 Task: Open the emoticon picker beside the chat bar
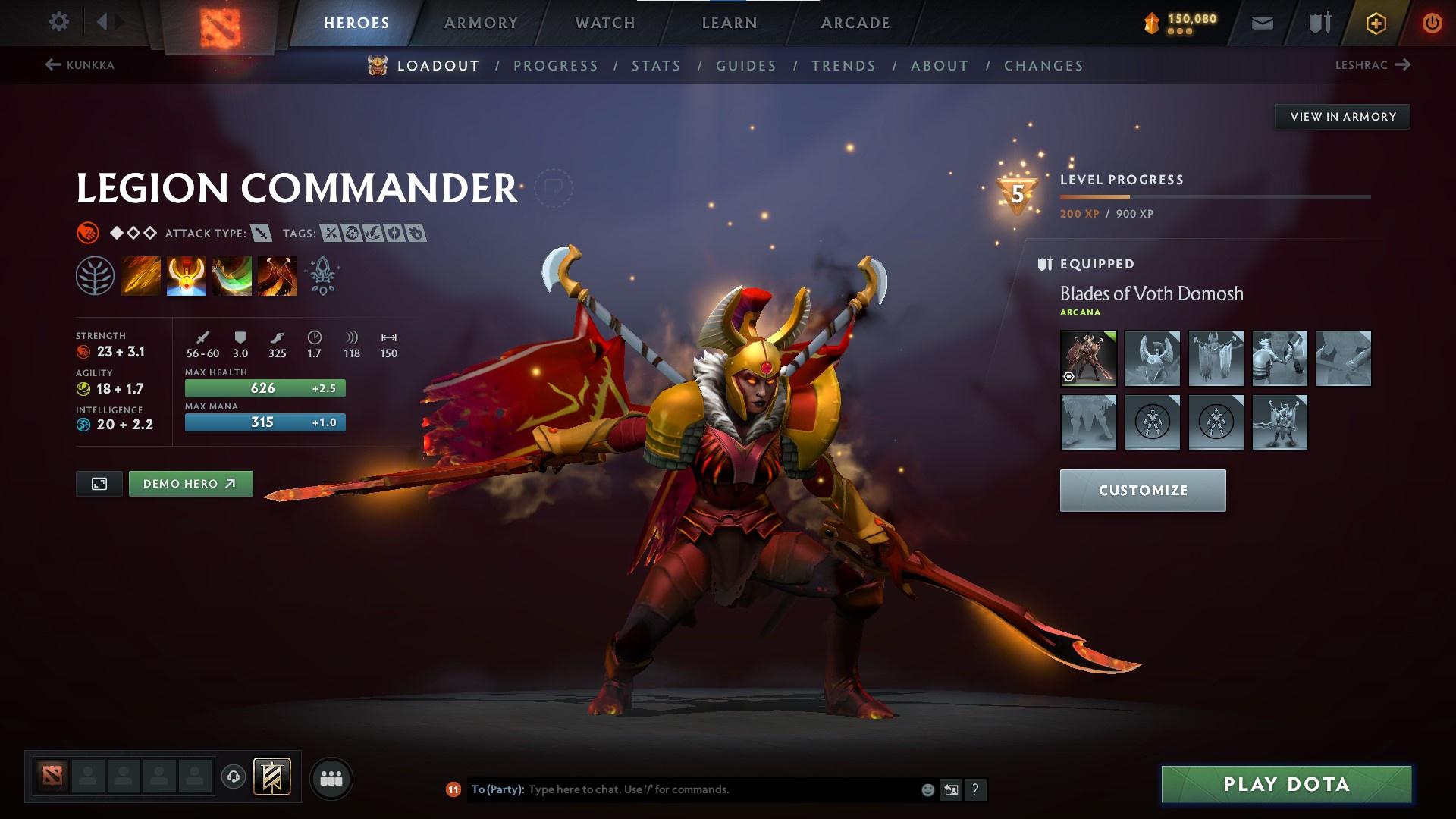click(x=927, y=789)
